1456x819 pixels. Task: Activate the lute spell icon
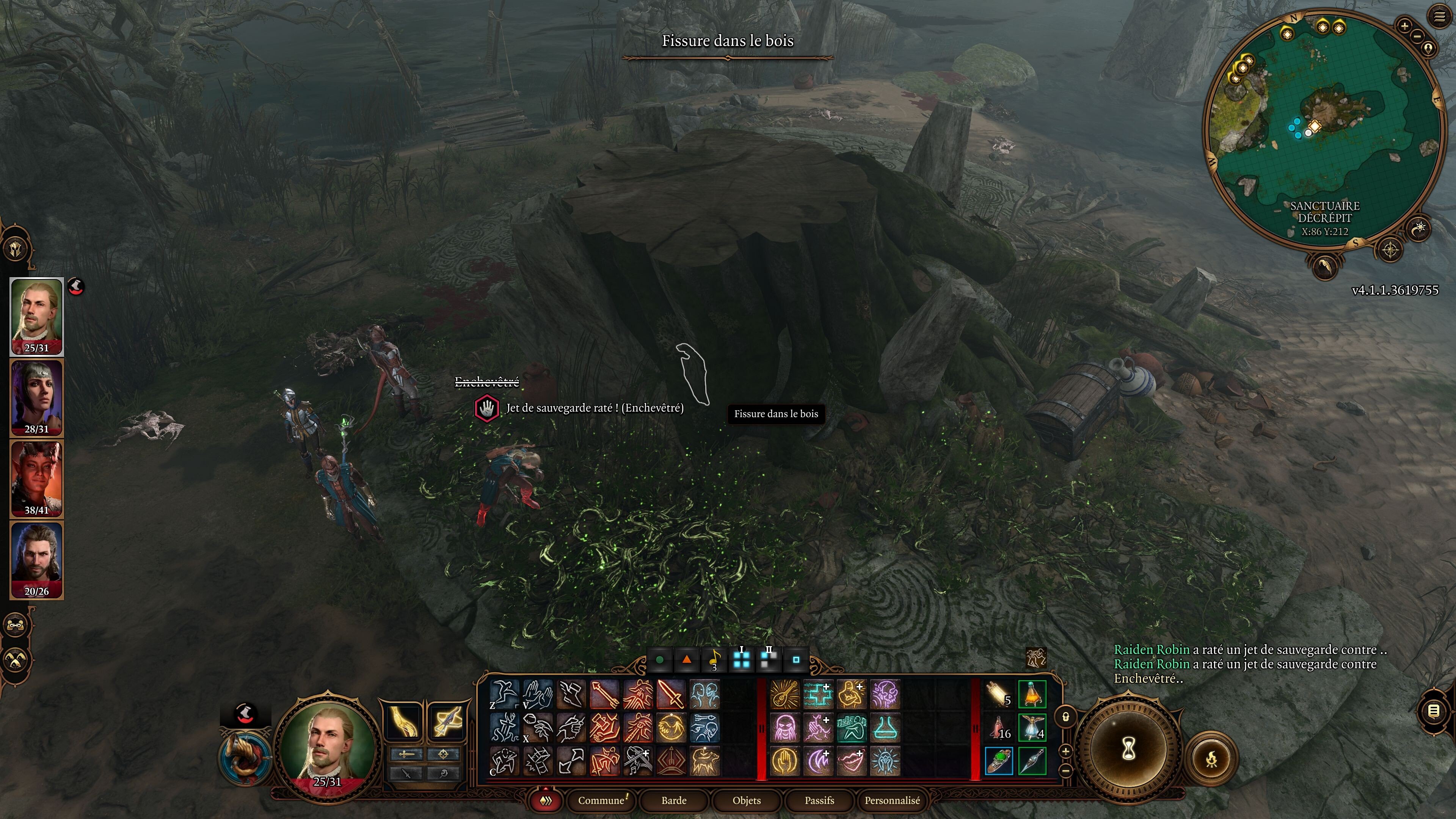tap(785, 694)
